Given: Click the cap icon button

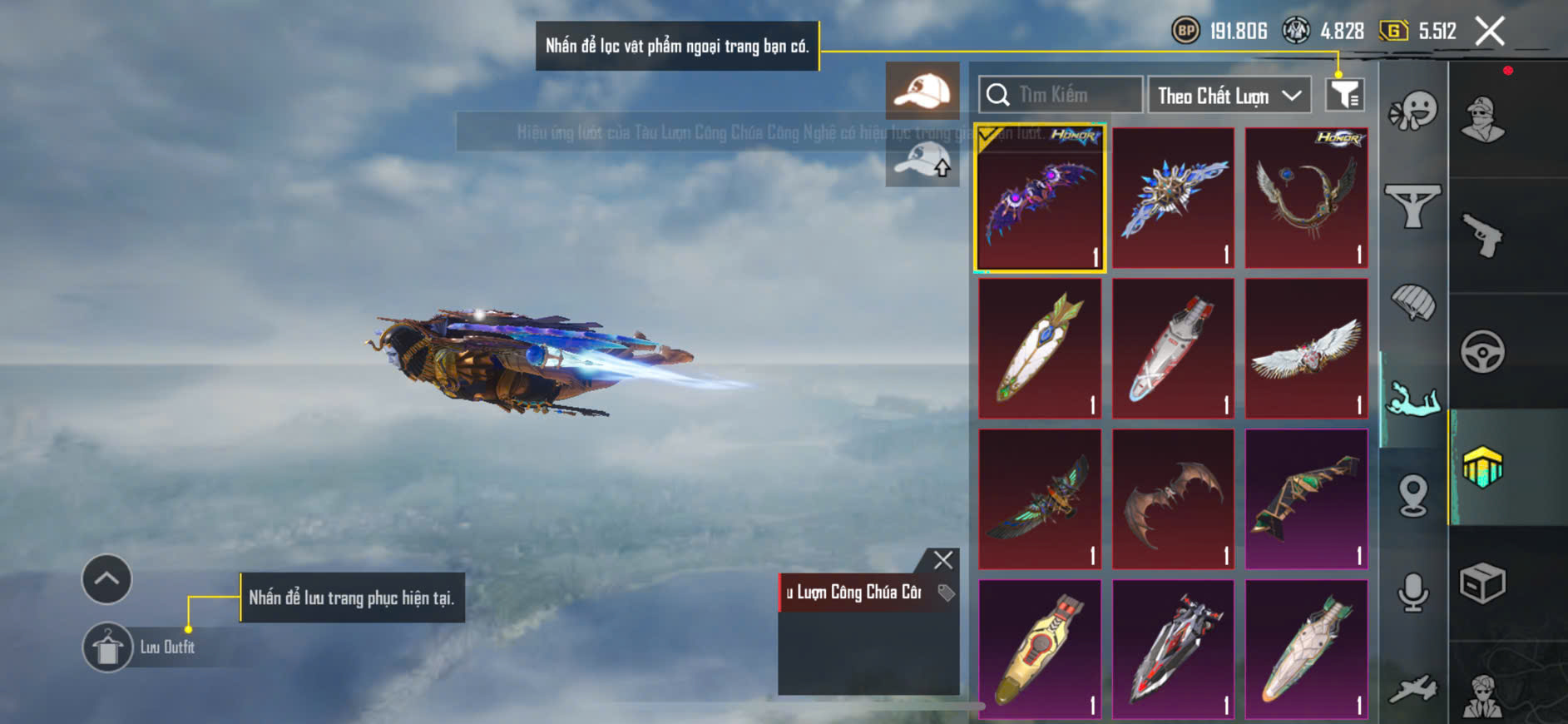Looking at the screenshot, I should 922,90.
